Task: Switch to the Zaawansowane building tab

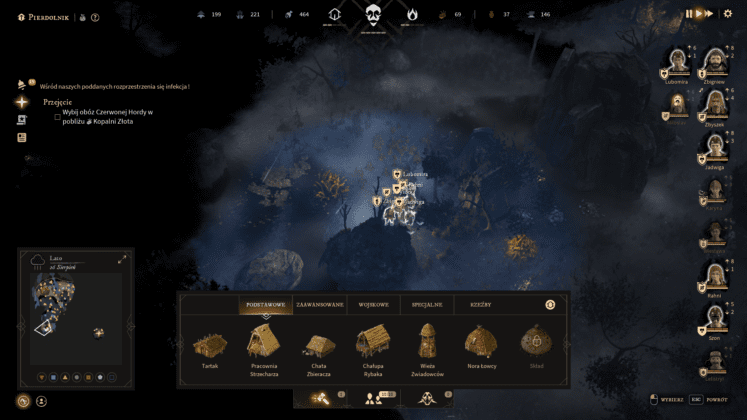Action: [320, 304]
